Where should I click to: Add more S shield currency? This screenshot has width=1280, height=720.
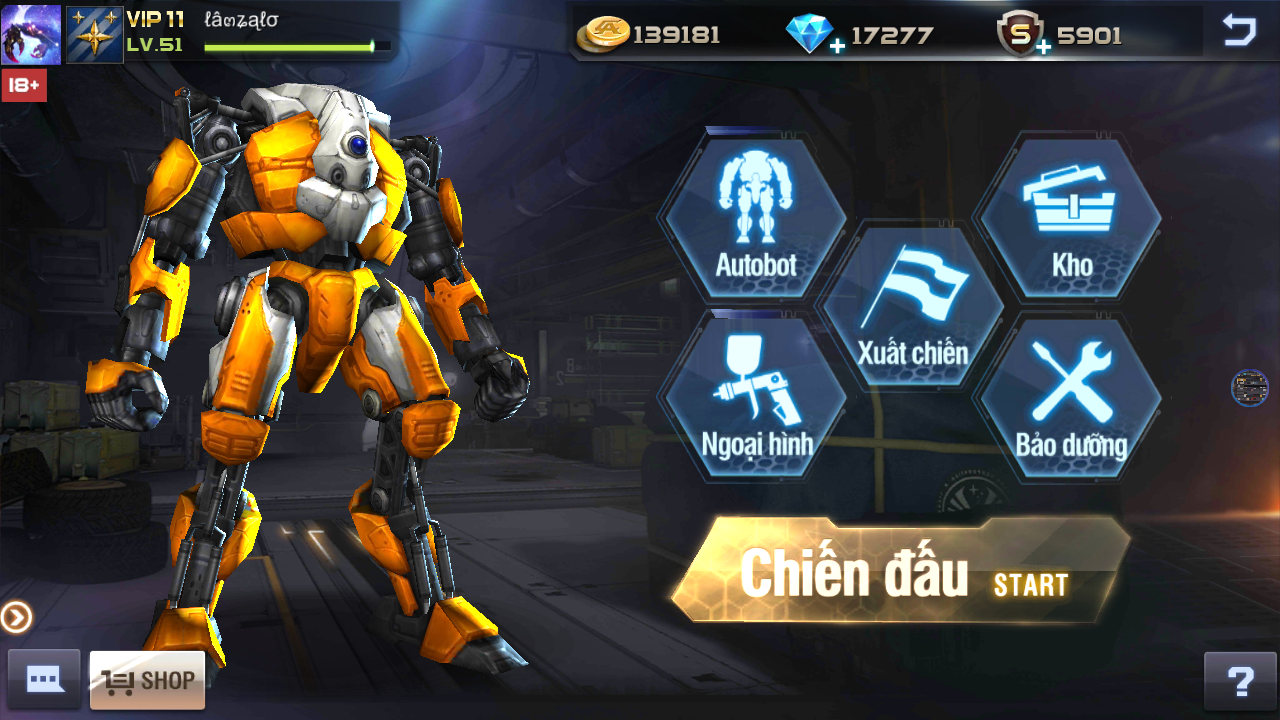click(x=1043, y=46)
